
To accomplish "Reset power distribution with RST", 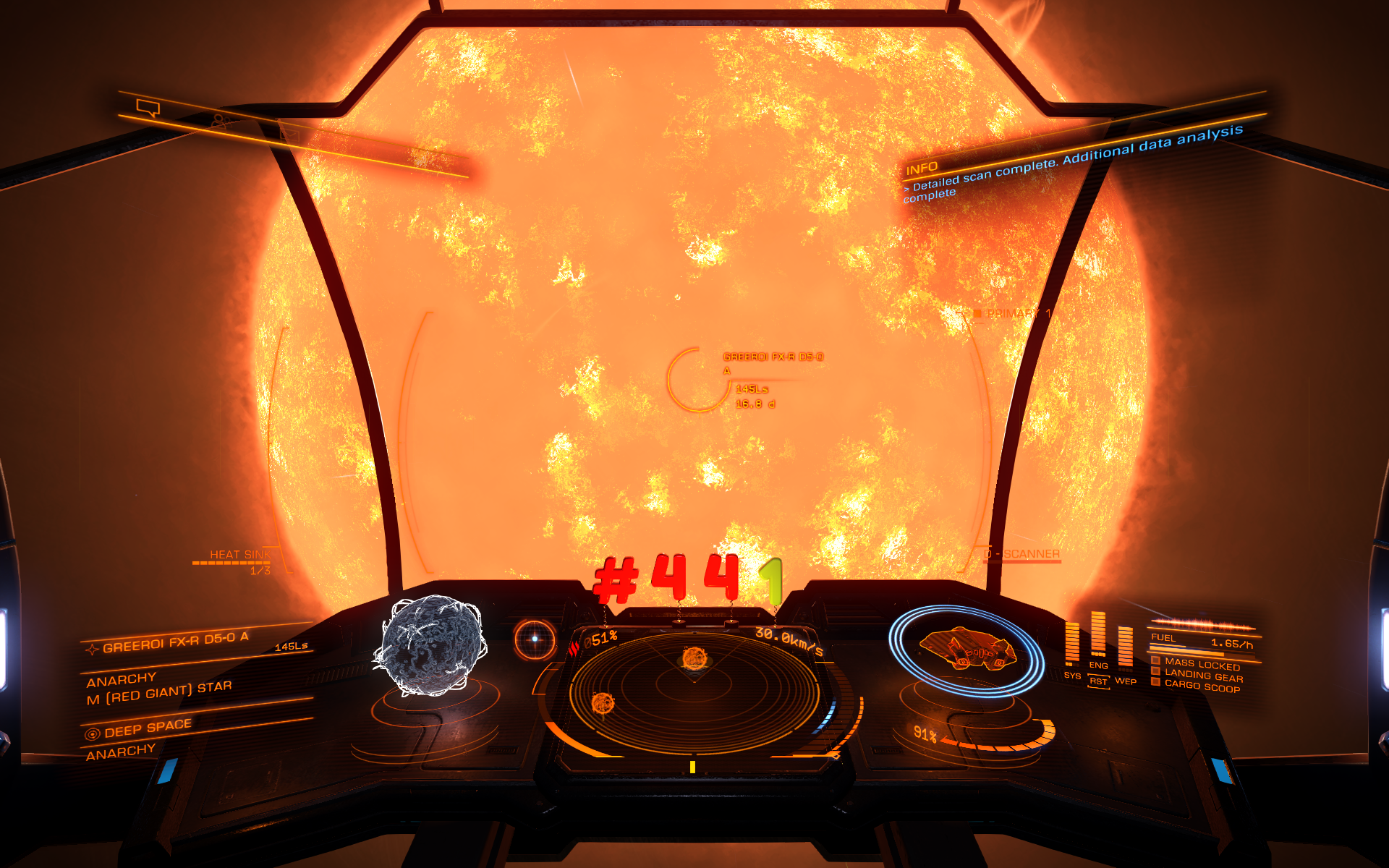I will point(1098,681).
